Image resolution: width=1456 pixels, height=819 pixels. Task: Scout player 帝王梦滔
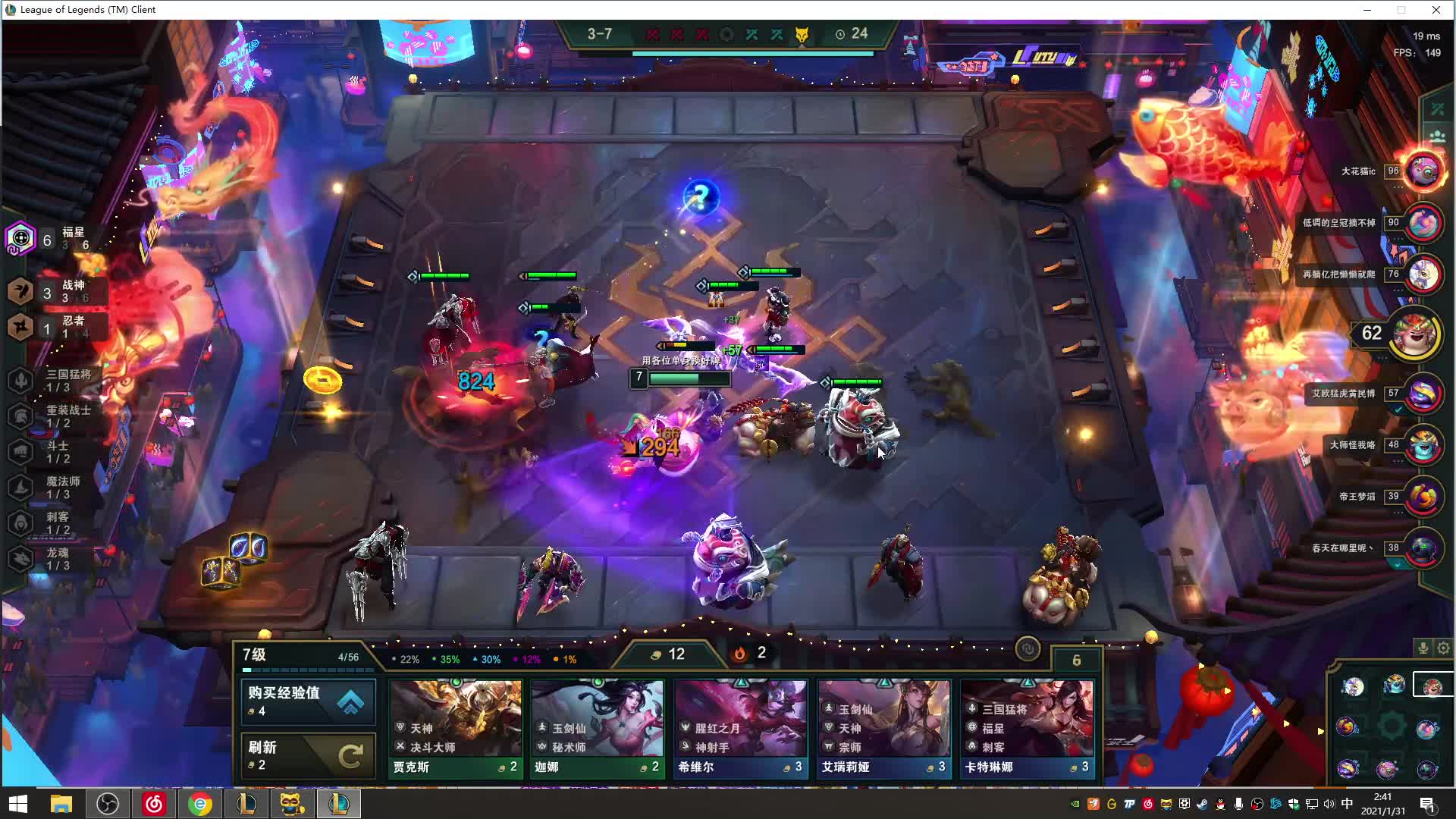click(1423, 497)
